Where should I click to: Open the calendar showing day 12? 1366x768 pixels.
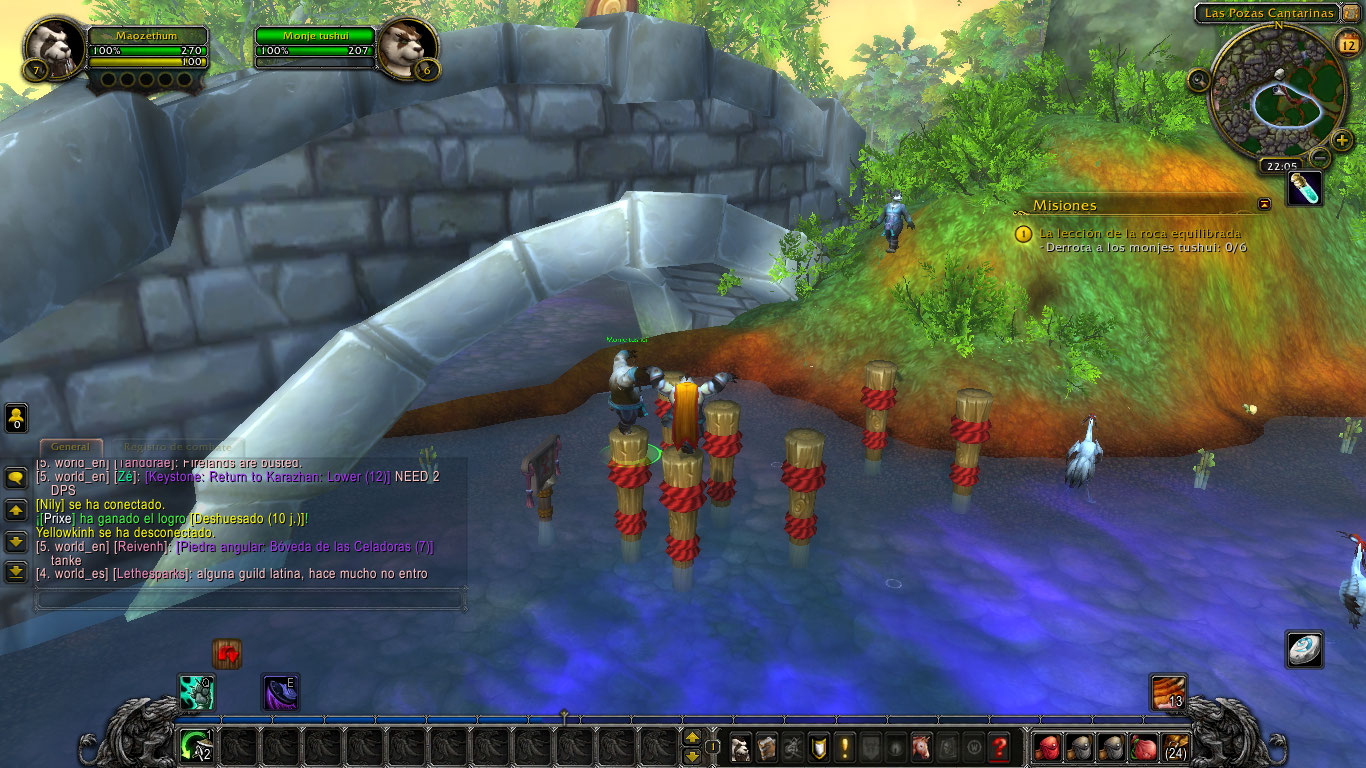tap(1346, 44)
